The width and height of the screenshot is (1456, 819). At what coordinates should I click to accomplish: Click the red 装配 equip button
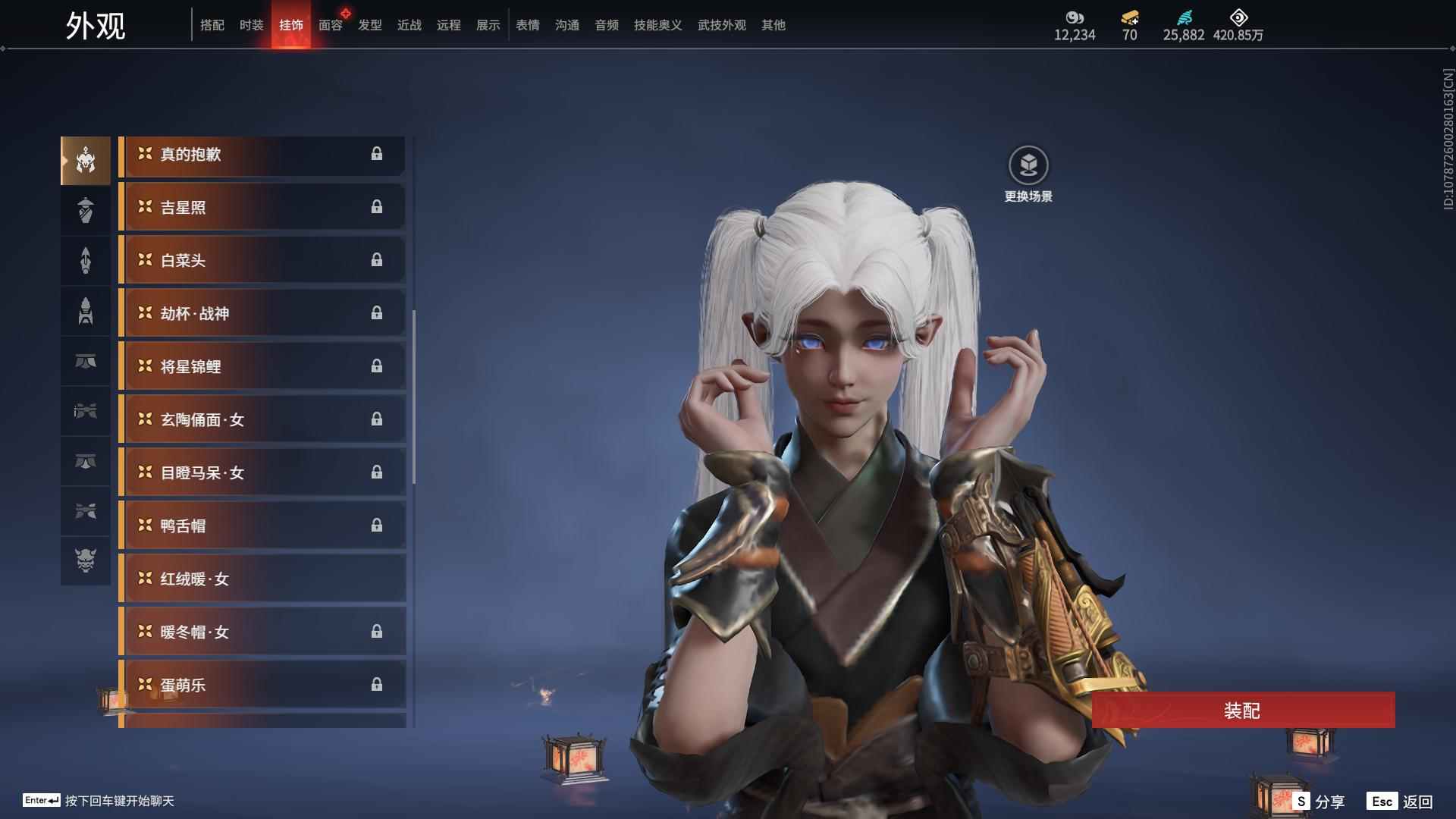pyautogui.click(x=1242, y=711)
